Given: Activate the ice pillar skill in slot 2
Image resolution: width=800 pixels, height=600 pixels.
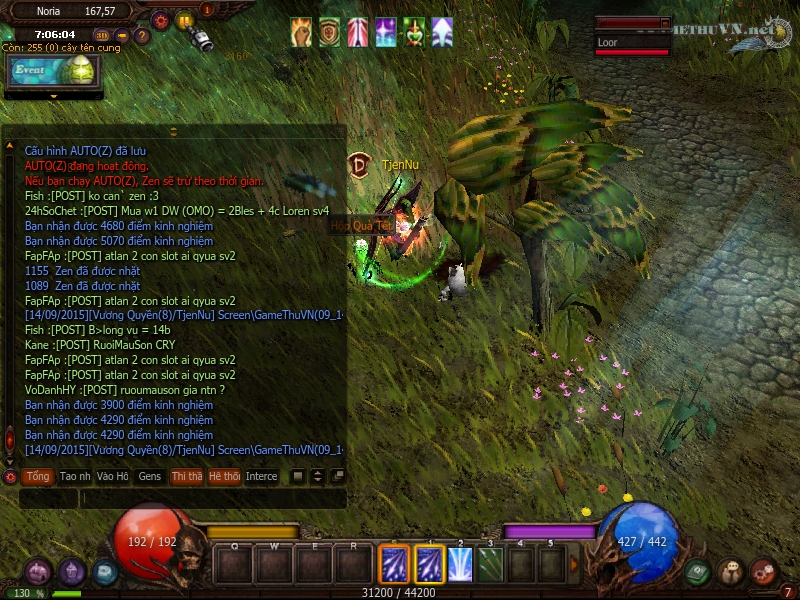Looking at the screenshot, I should coord(460,565).
